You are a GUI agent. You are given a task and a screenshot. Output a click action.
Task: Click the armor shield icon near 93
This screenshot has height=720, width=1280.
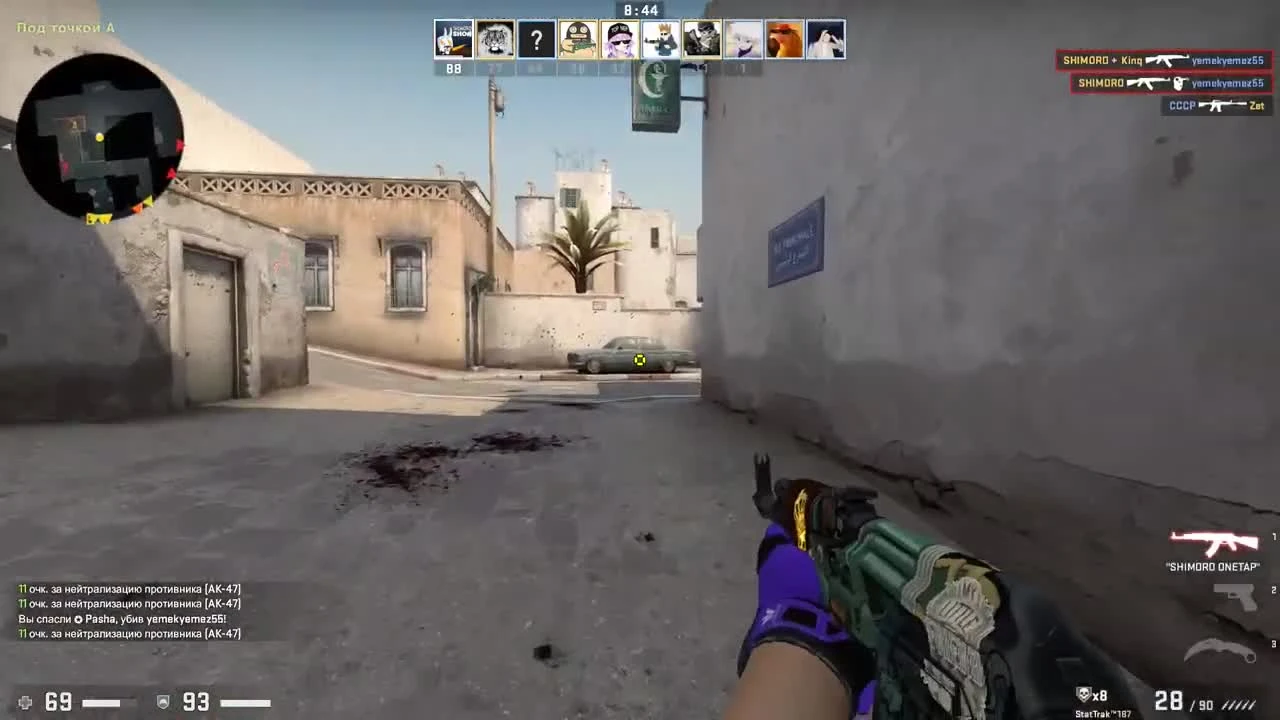coord(163,703)
